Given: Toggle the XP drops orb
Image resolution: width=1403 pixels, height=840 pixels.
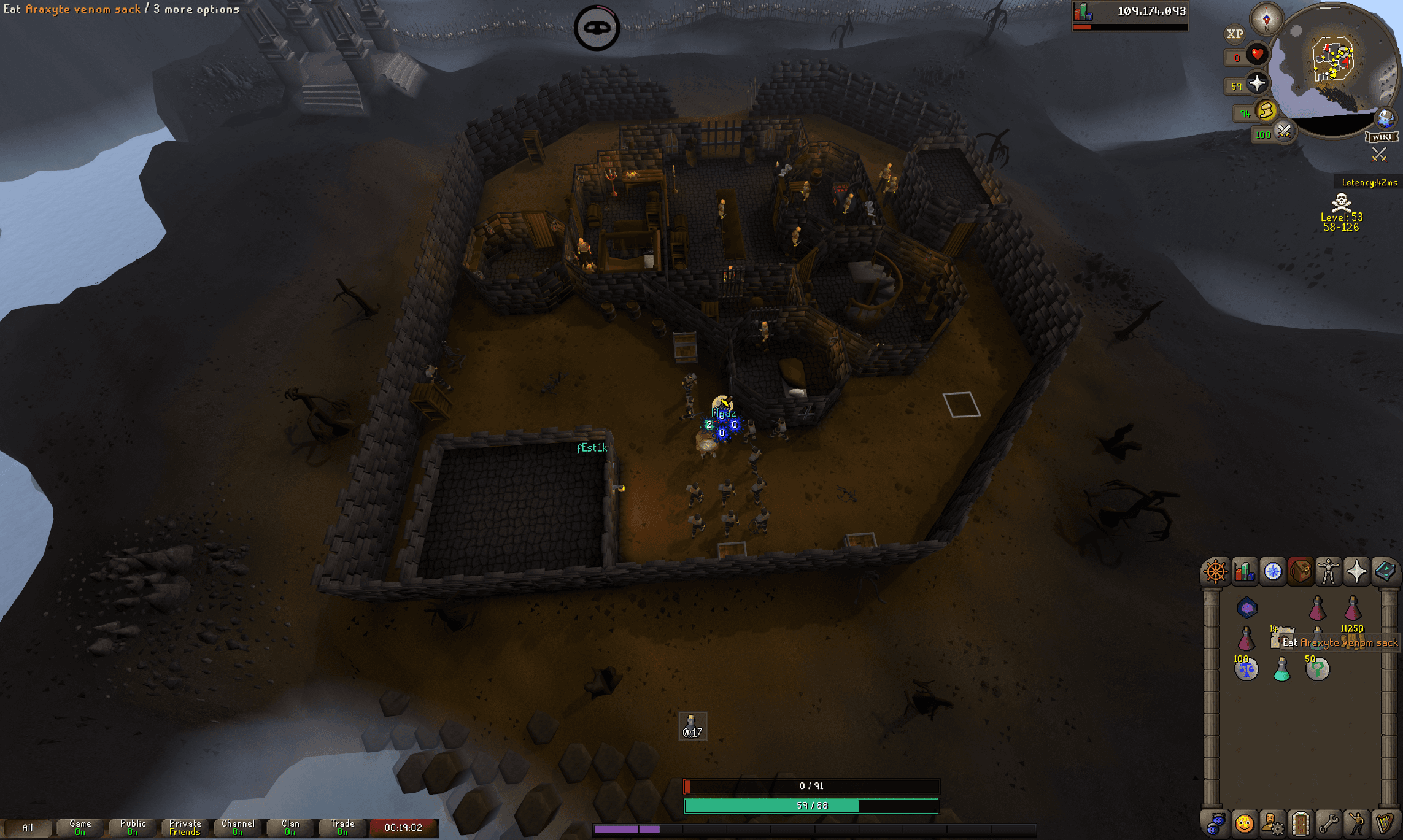Looking at the screenshot, I should click(x=1234, y=34).
